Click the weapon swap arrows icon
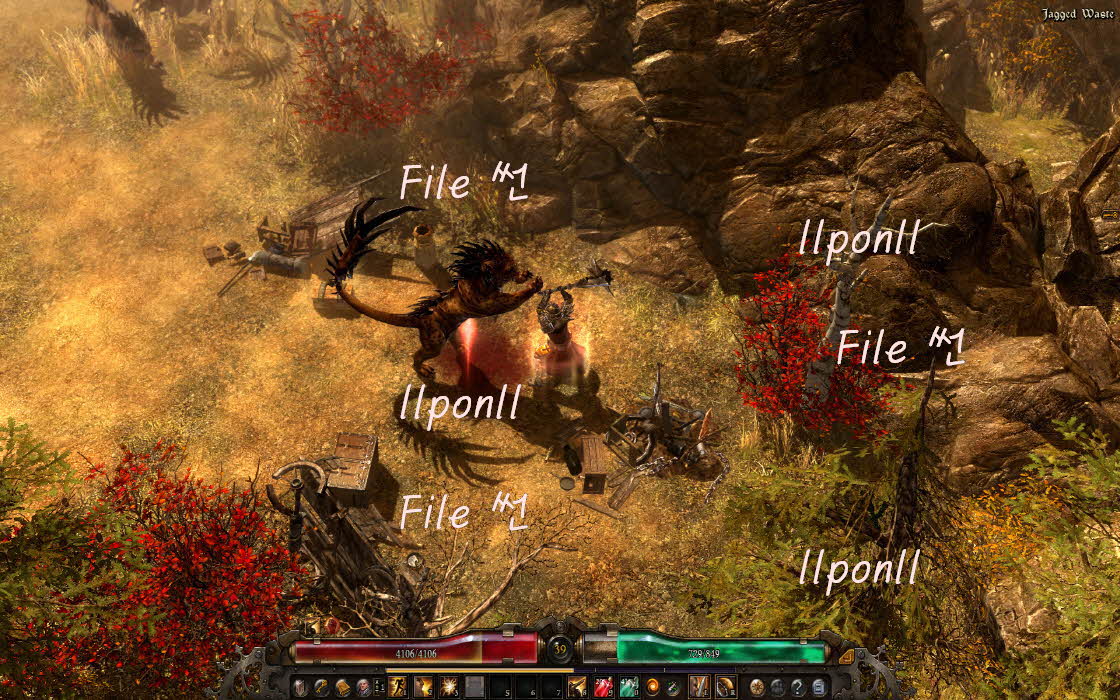Screen dimensions: 1120x700 point(672,687)
